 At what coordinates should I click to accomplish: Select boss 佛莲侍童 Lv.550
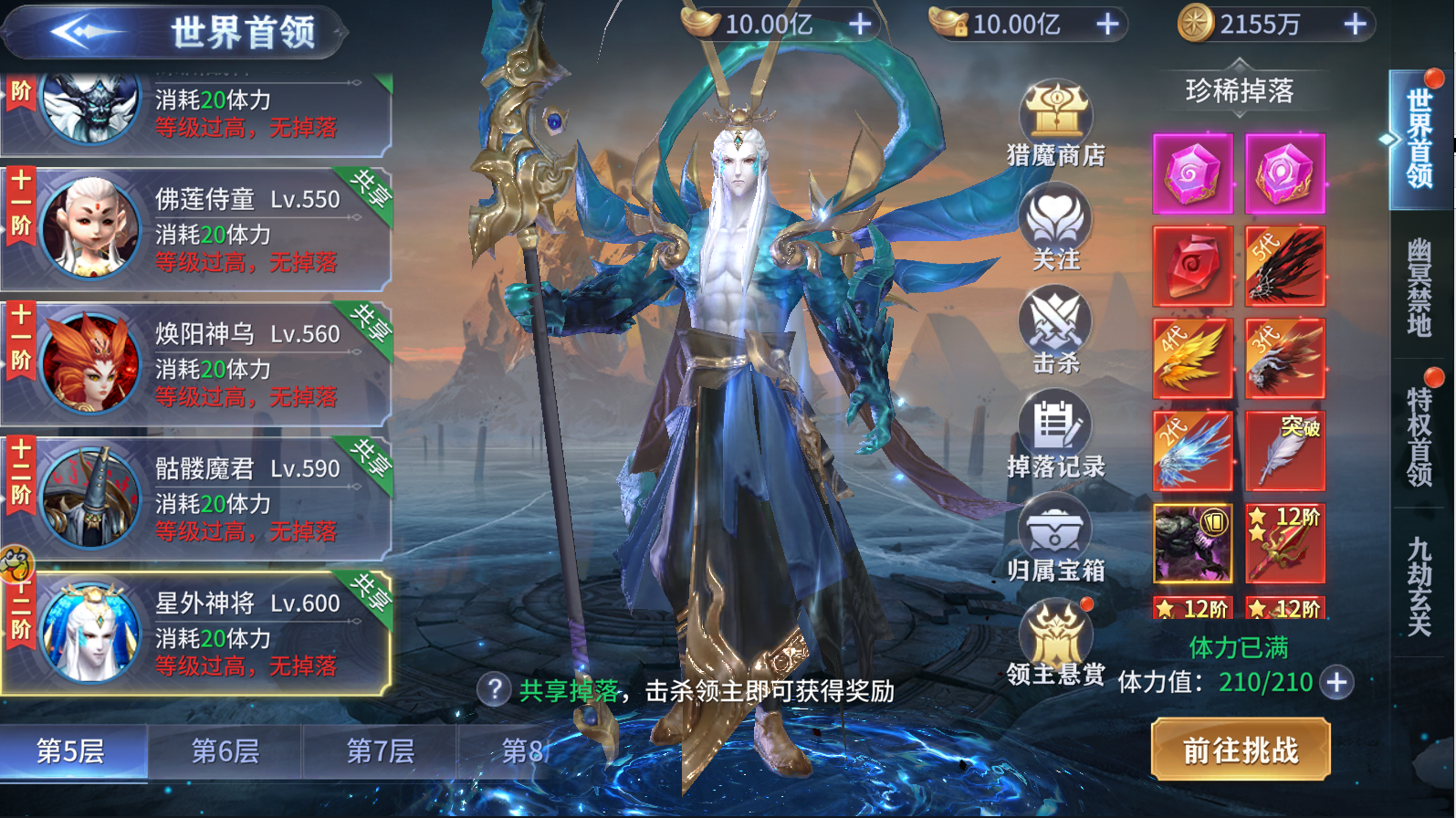(x=196, y=228)
